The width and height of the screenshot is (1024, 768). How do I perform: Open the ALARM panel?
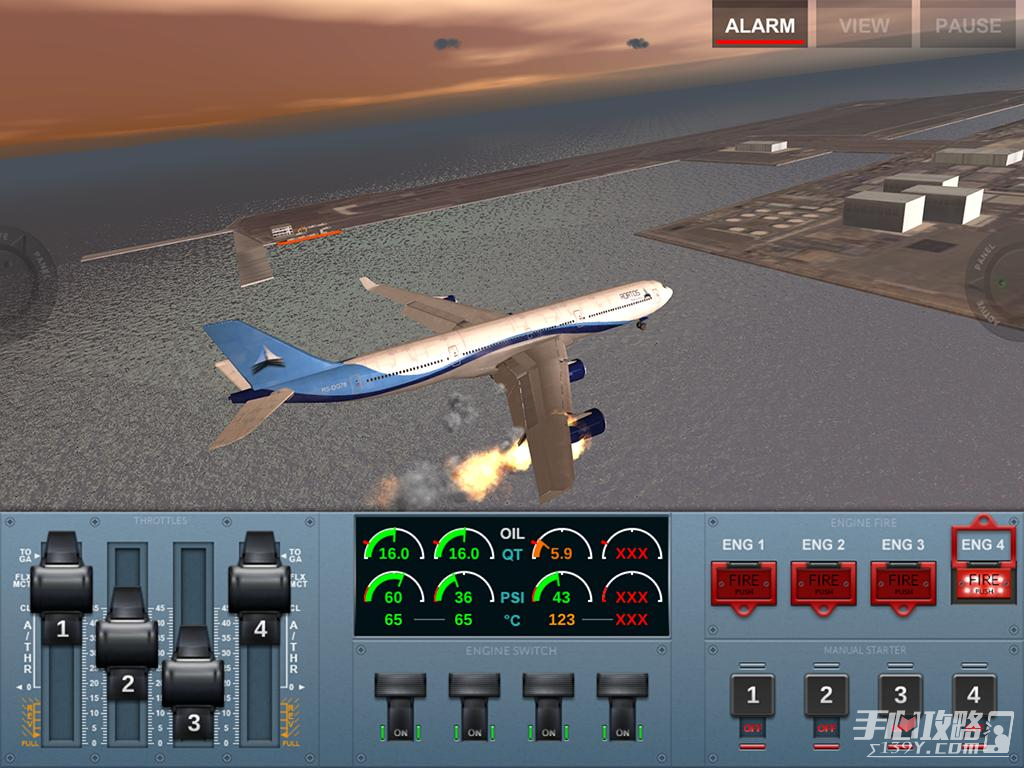tap(760, 26)
